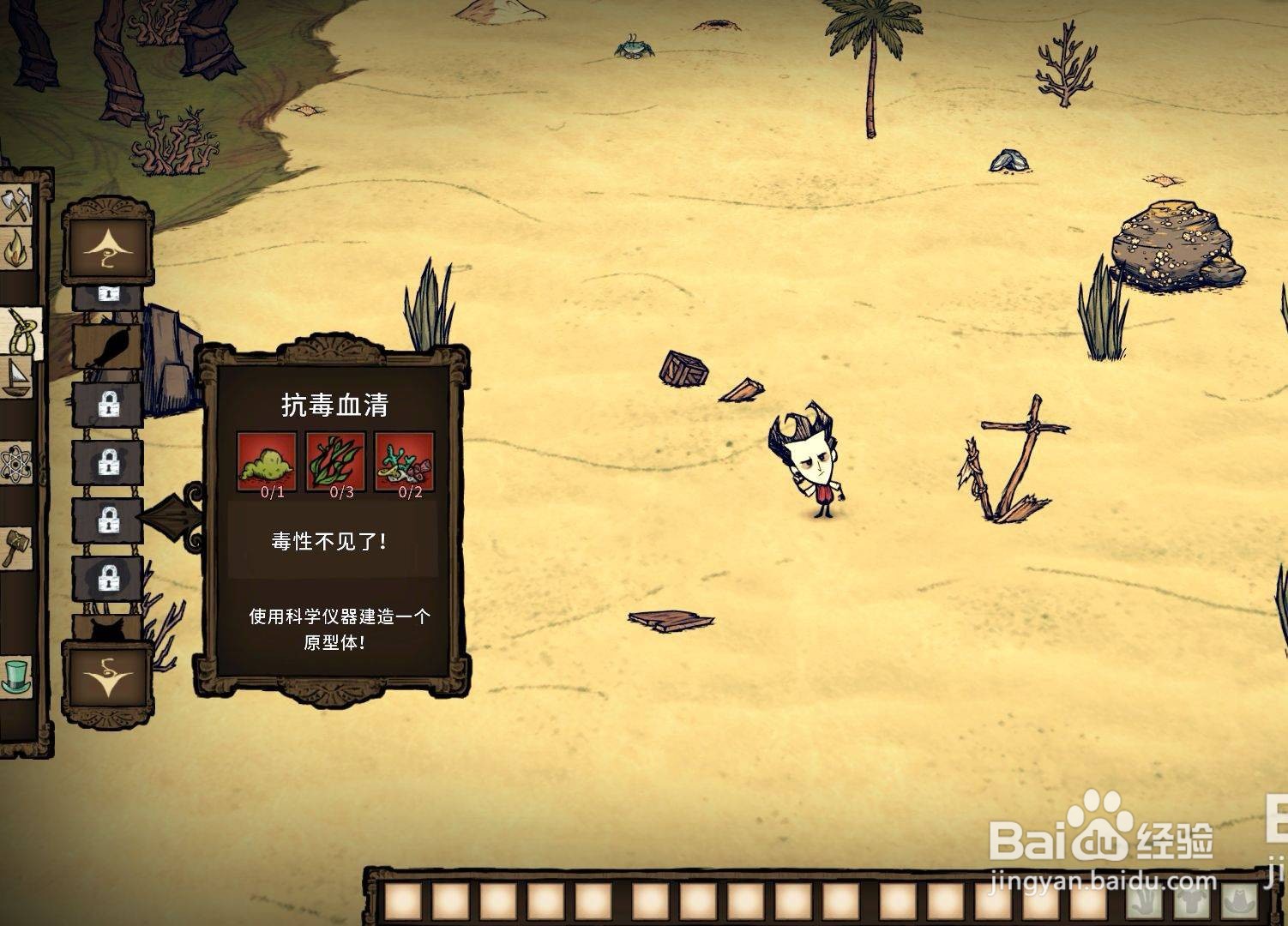Open the hammer Structures crafting category

[19, 546]
